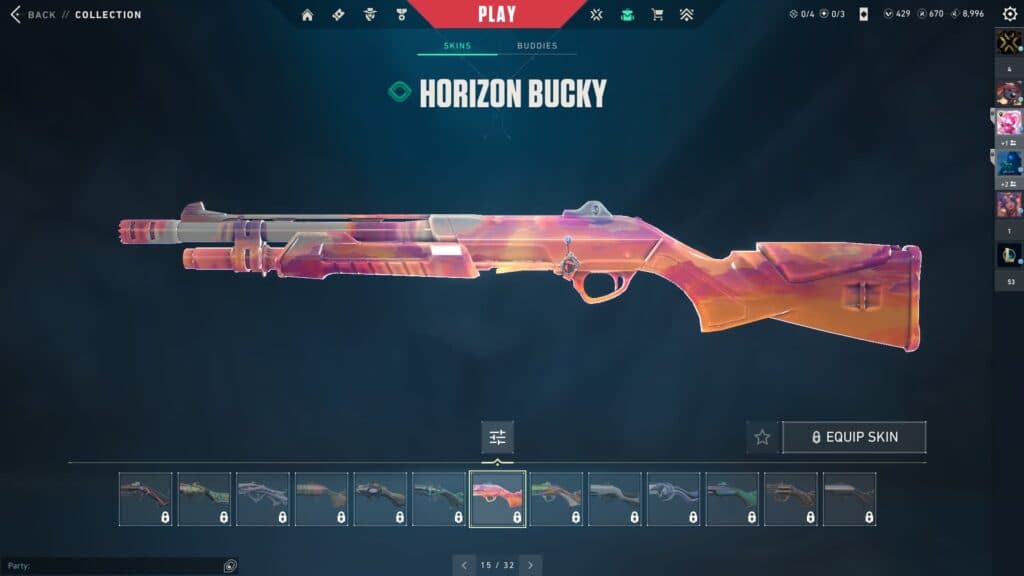1024x576 pixels.
Task: Favorite this skin with the star button
Action: point(762,437)
